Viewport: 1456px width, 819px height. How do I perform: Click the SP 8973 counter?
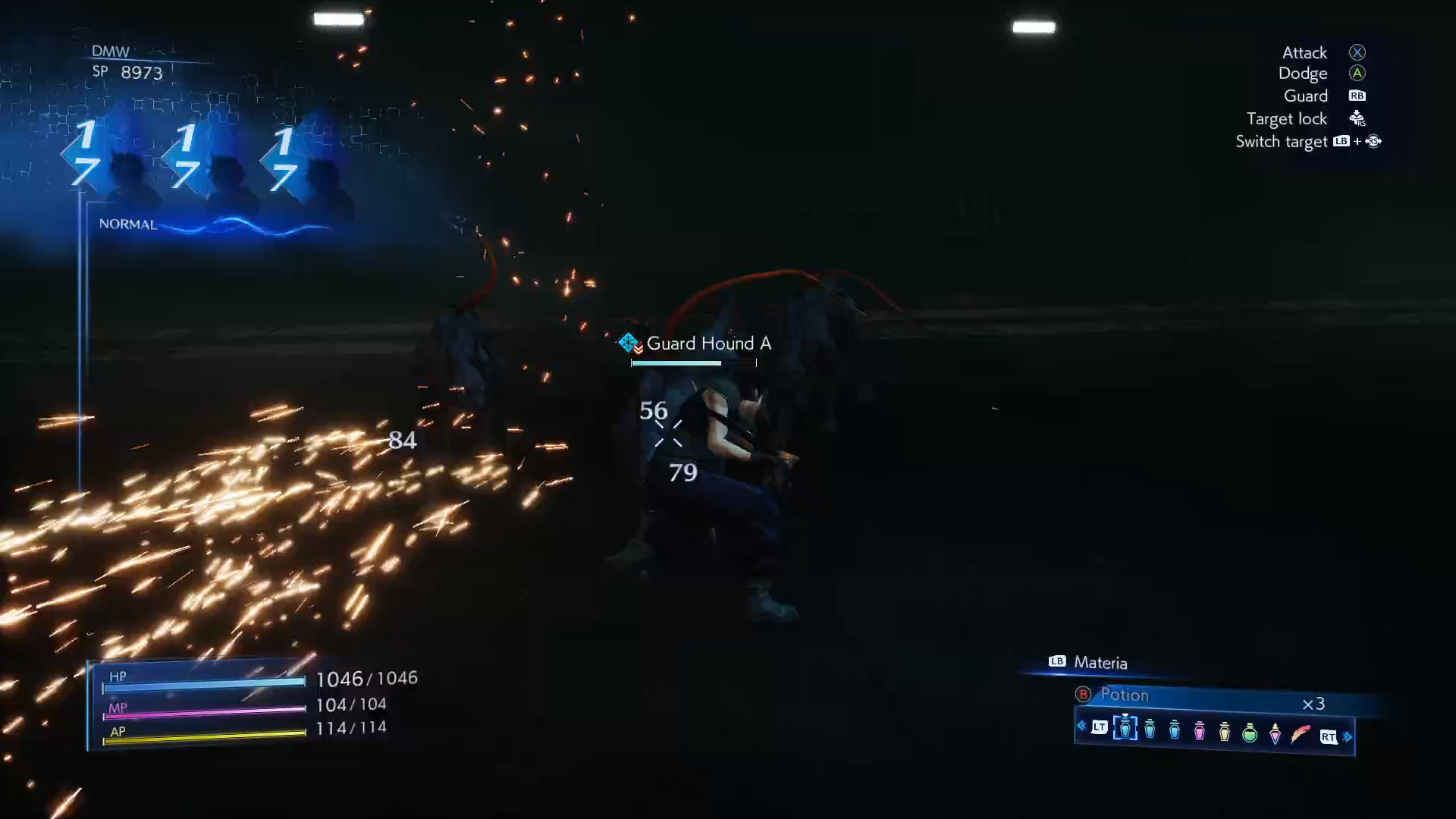coord(129,73)
